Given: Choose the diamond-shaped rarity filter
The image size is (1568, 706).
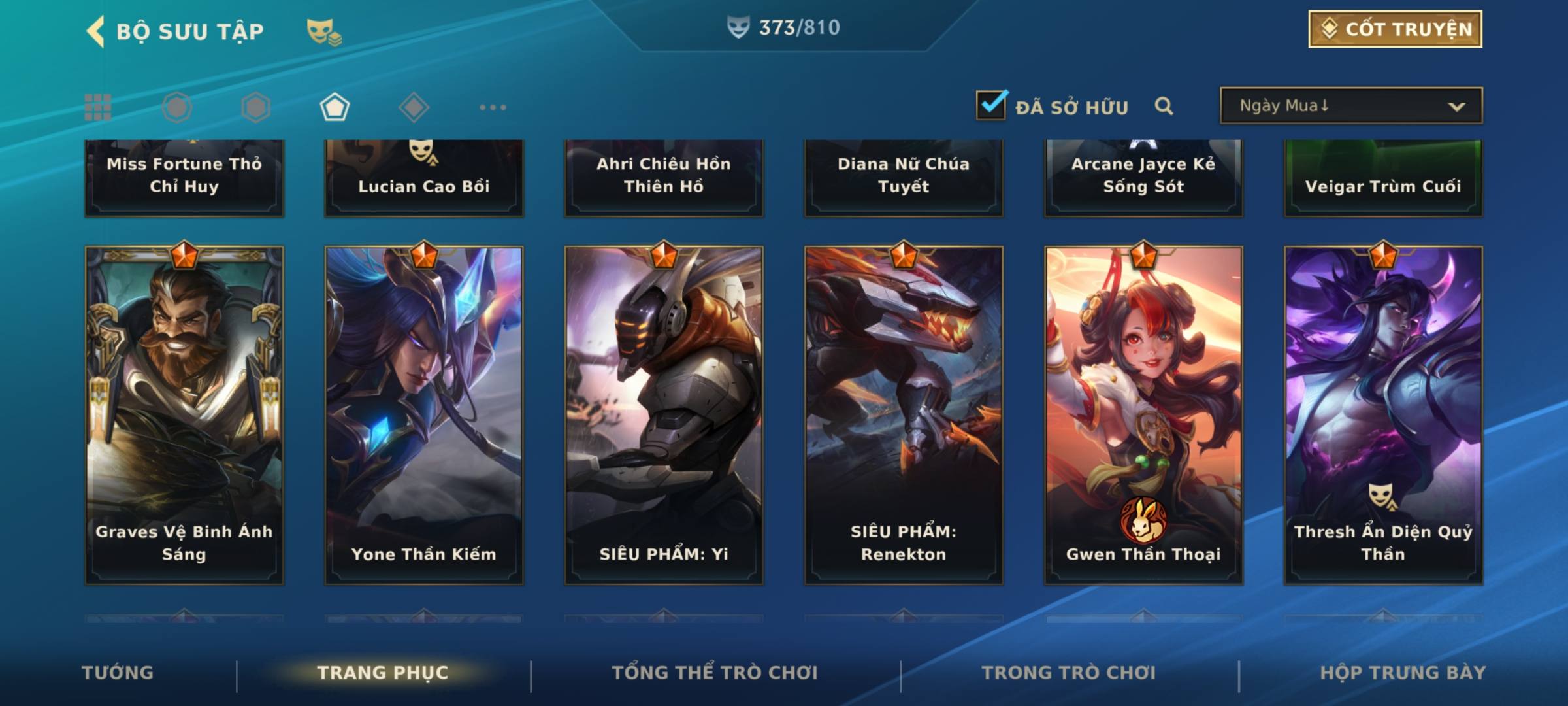Looking at the screenshot, I should 414,107.
